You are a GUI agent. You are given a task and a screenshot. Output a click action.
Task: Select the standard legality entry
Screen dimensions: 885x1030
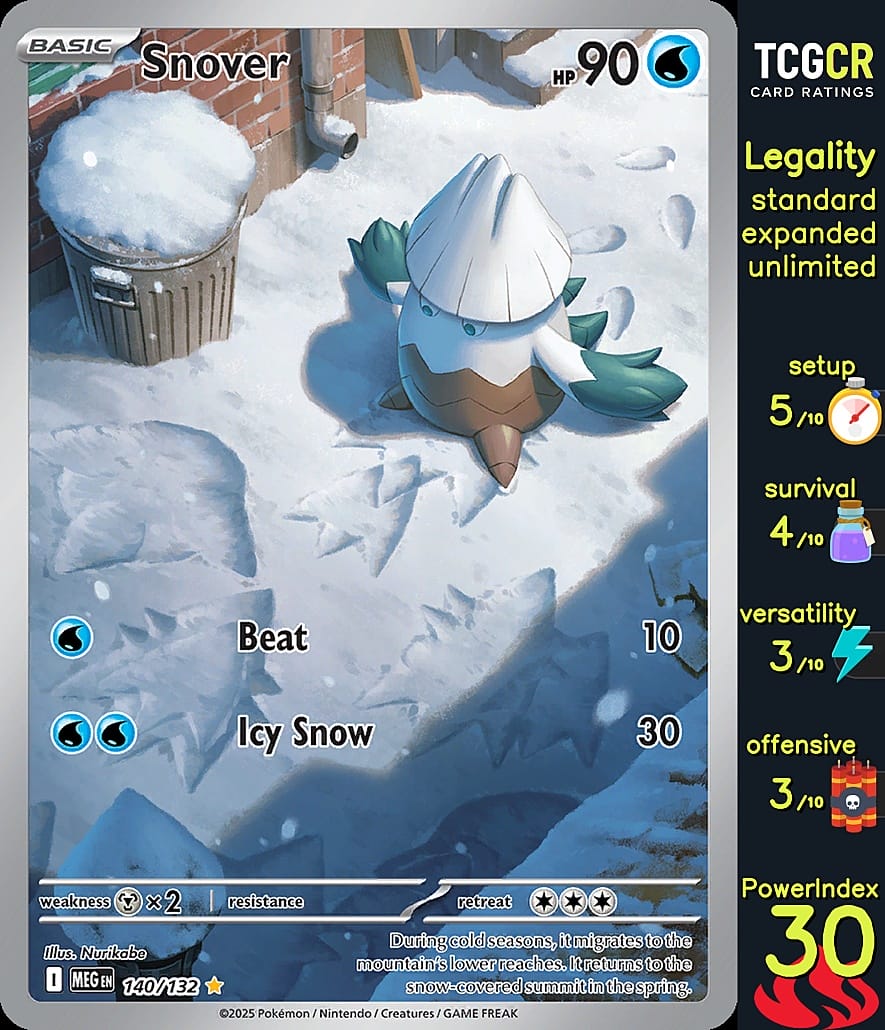[813, 200]
